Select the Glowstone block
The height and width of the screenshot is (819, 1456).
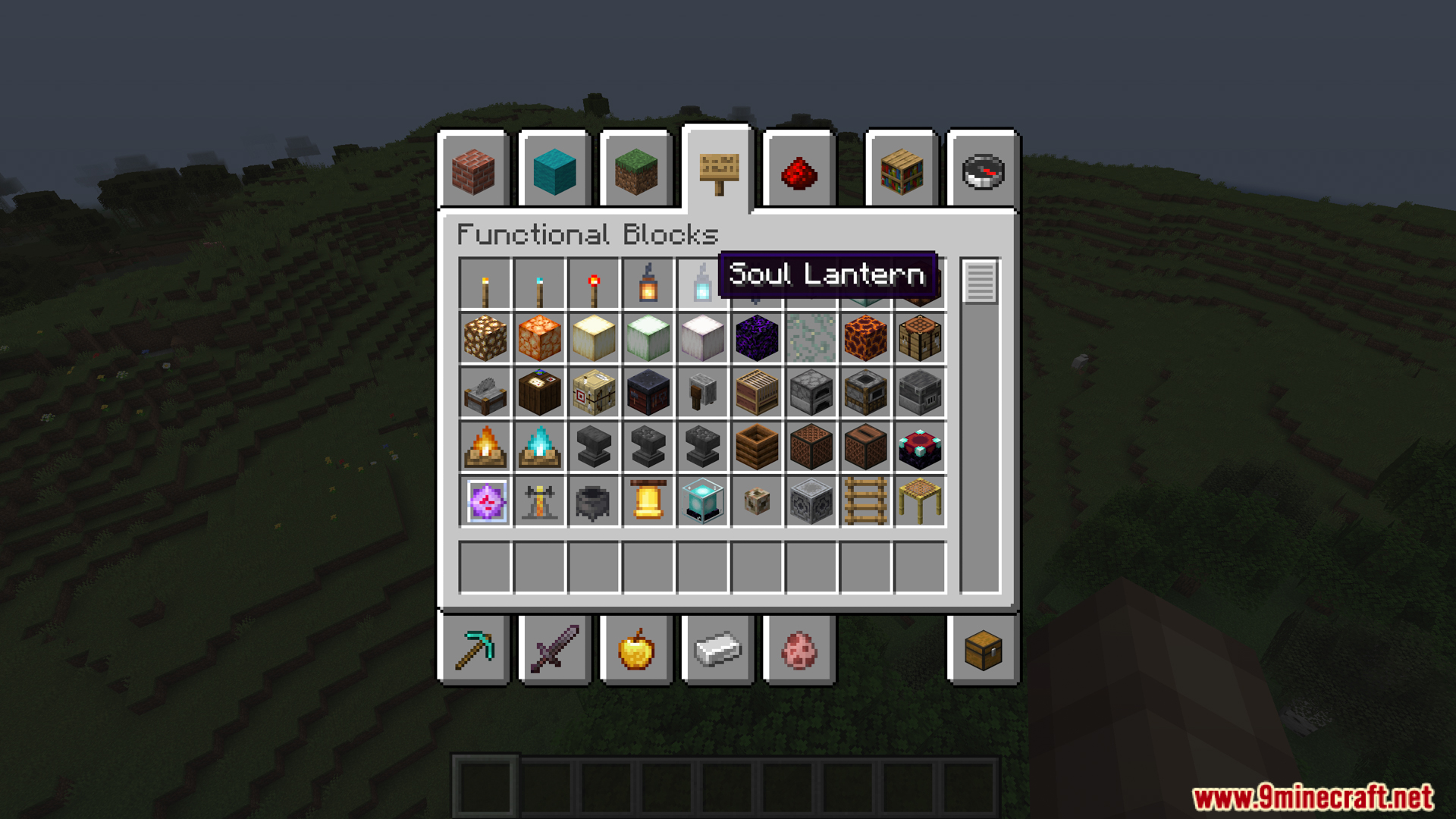click(x=485, y=339)
